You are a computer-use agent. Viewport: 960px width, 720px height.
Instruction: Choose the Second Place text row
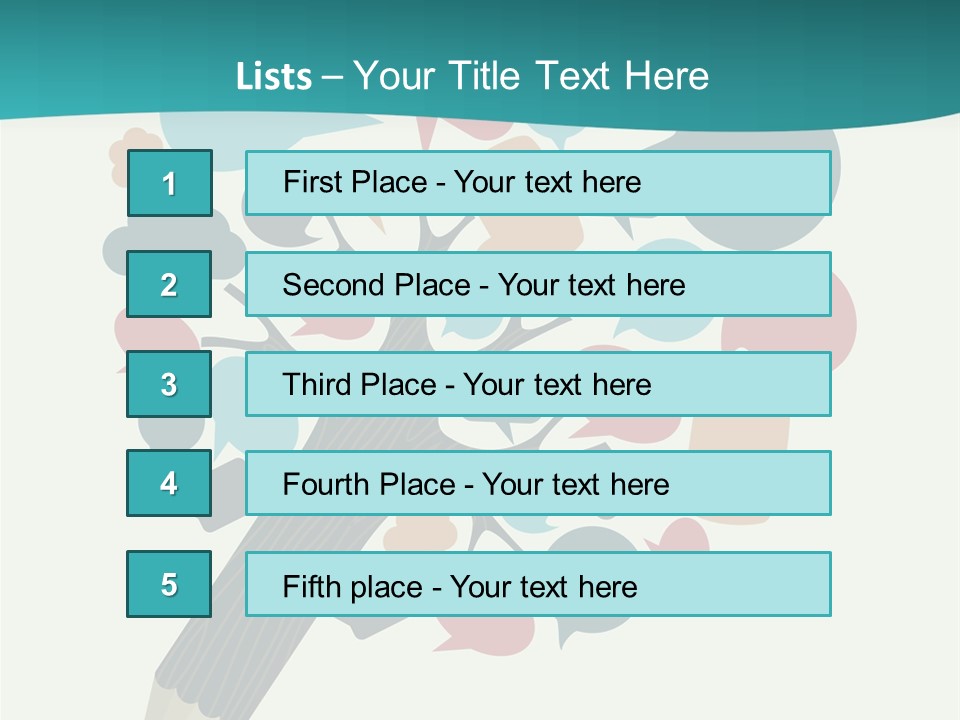[x=538, y=284]
